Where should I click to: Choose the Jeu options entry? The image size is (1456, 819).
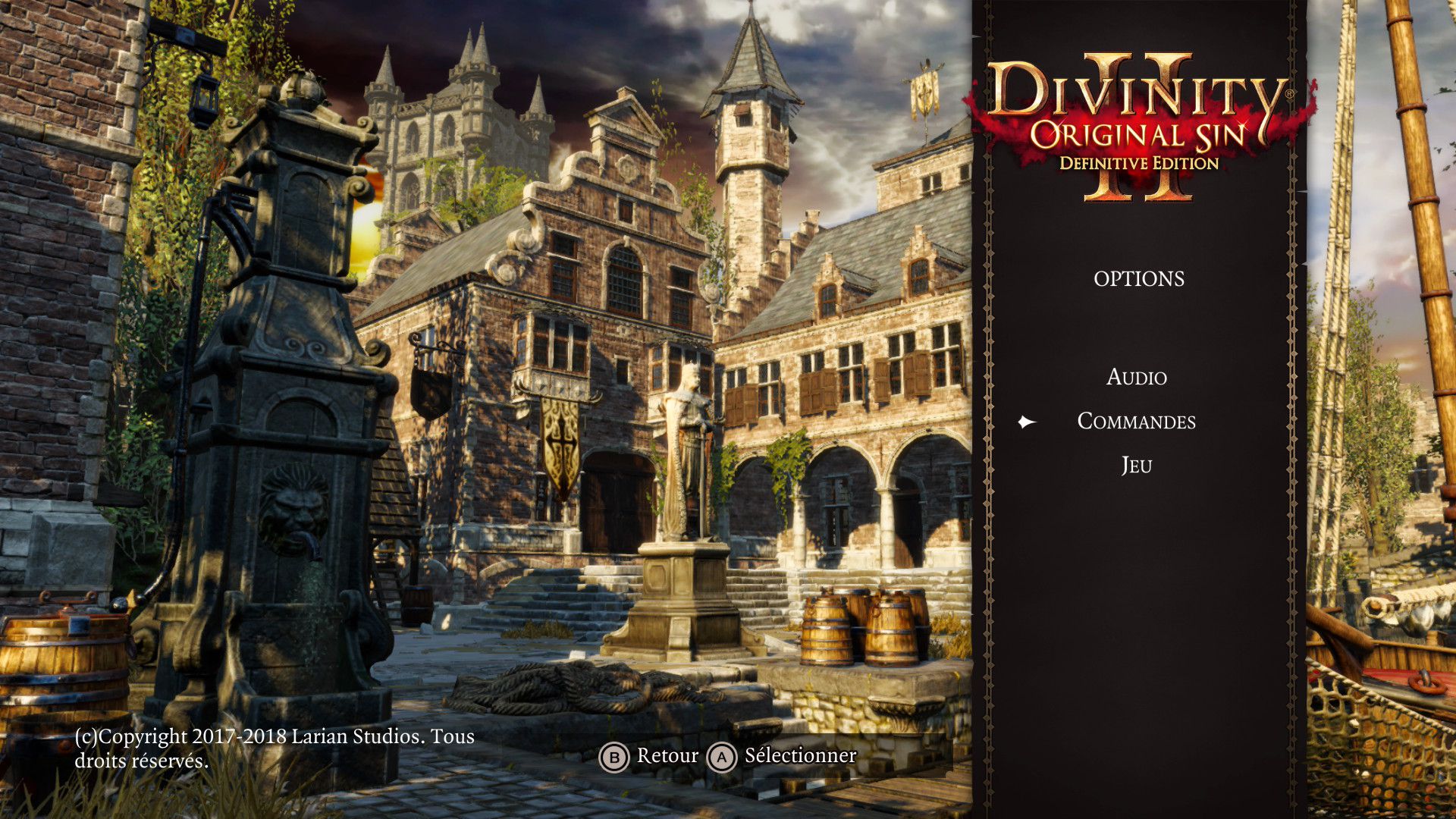click(1136, 465)
